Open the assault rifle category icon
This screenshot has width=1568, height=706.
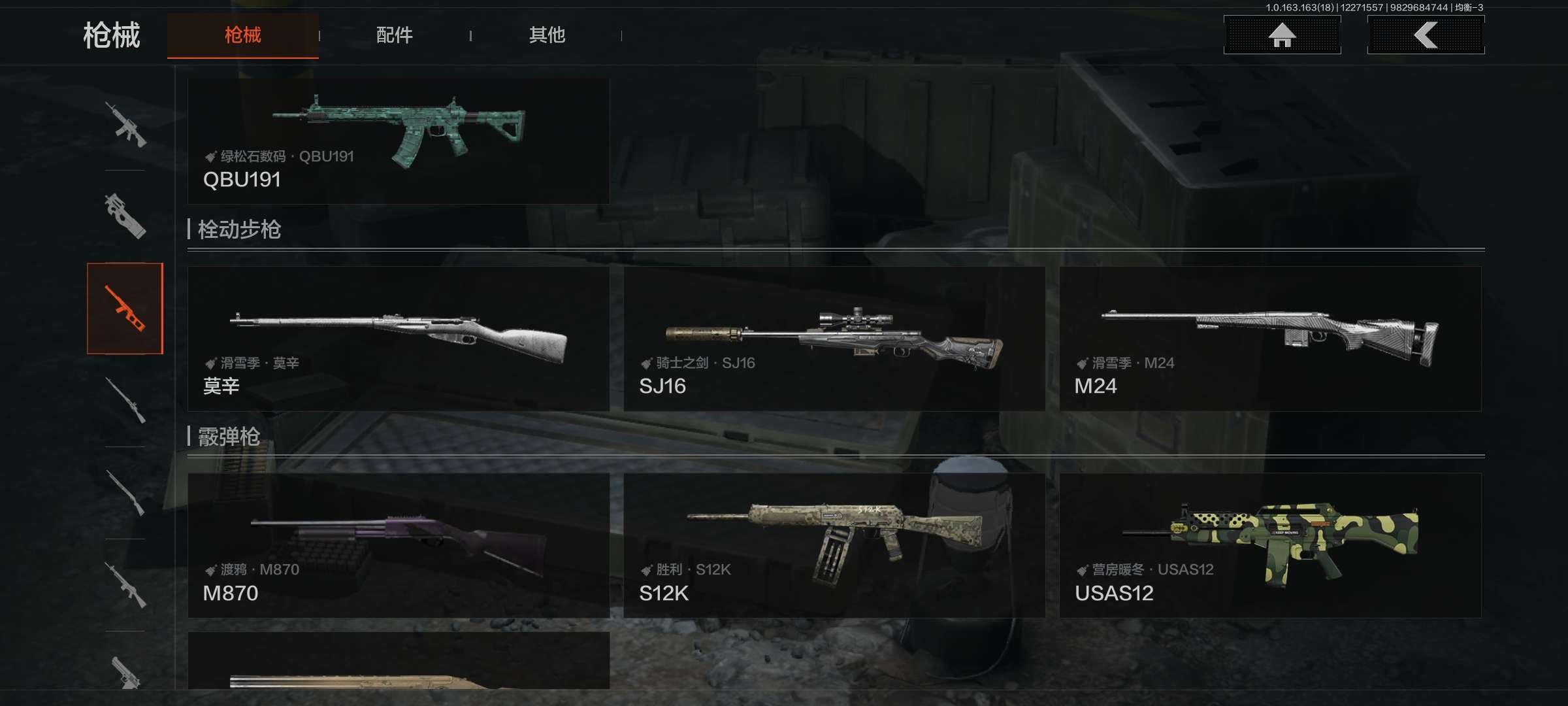[x=125, y=124]
